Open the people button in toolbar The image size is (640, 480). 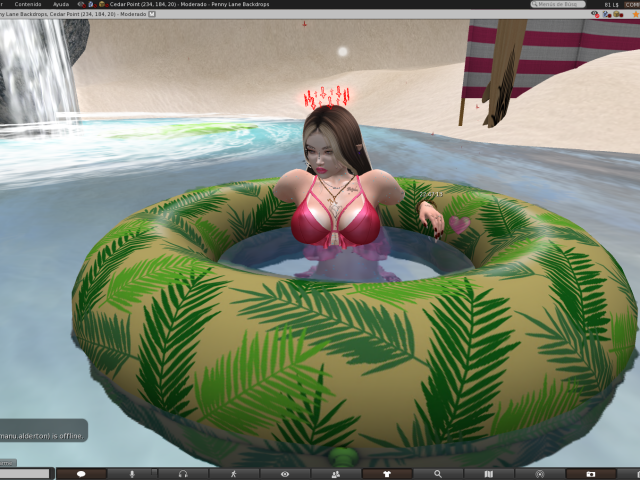[336, 474]
